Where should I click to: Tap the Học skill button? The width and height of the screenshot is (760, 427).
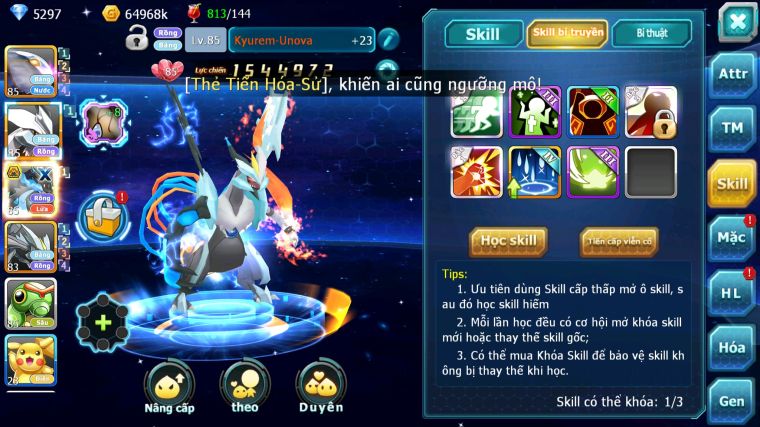(x=508, y=241)
